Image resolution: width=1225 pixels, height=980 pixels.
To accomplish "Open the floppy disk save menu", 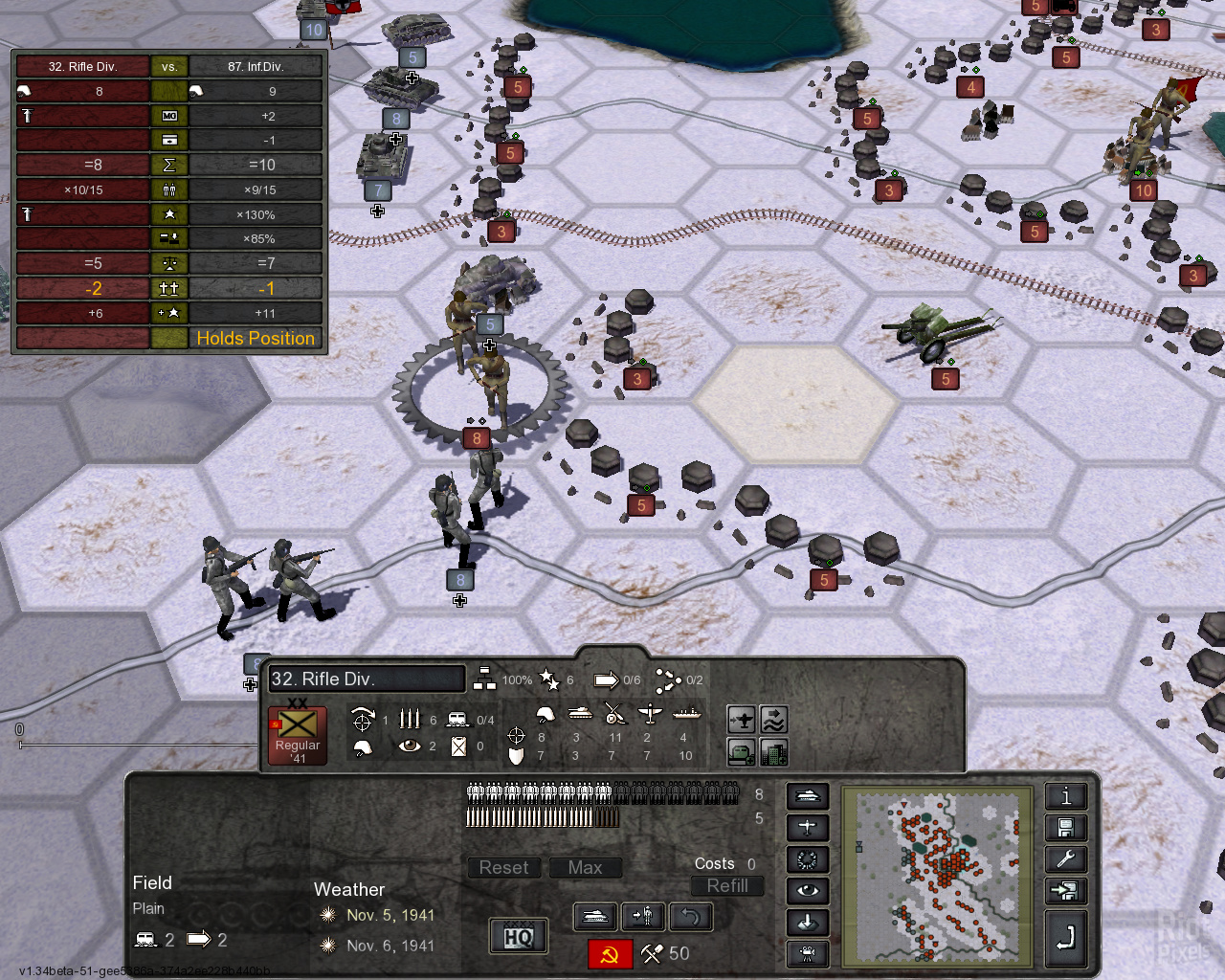I will pos(1065,828).
